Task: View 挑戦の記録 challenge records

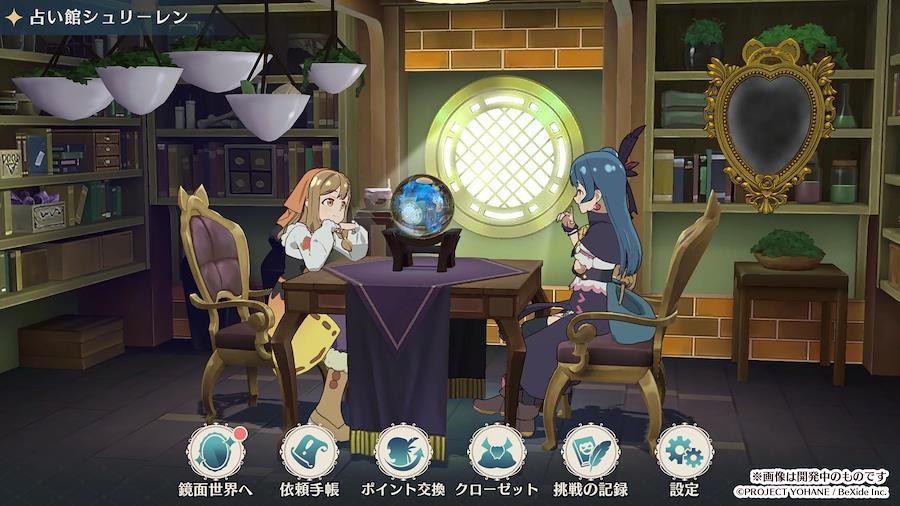Action: 591,452
